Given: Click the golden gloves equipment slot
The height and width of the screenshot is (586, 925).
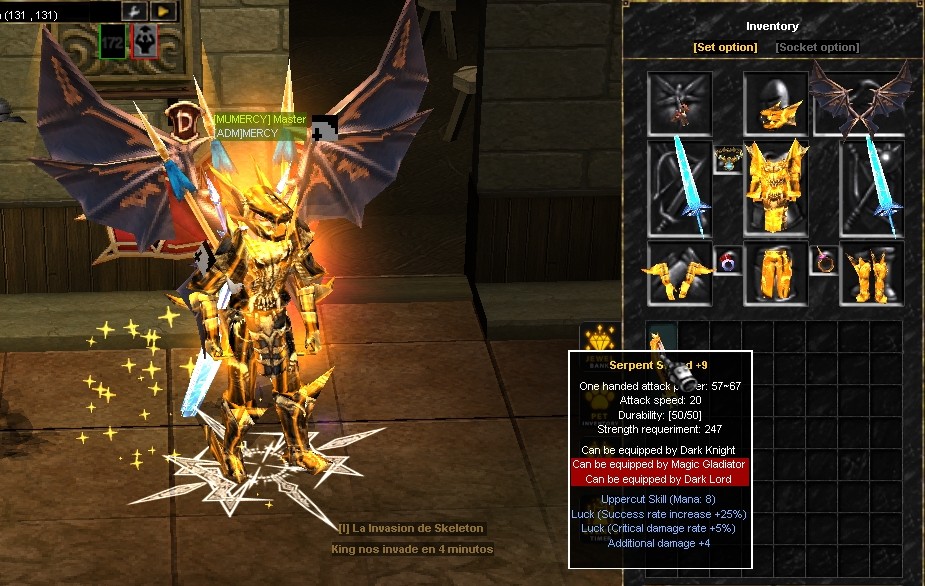Looking at the screenshot, I should 680,273.
